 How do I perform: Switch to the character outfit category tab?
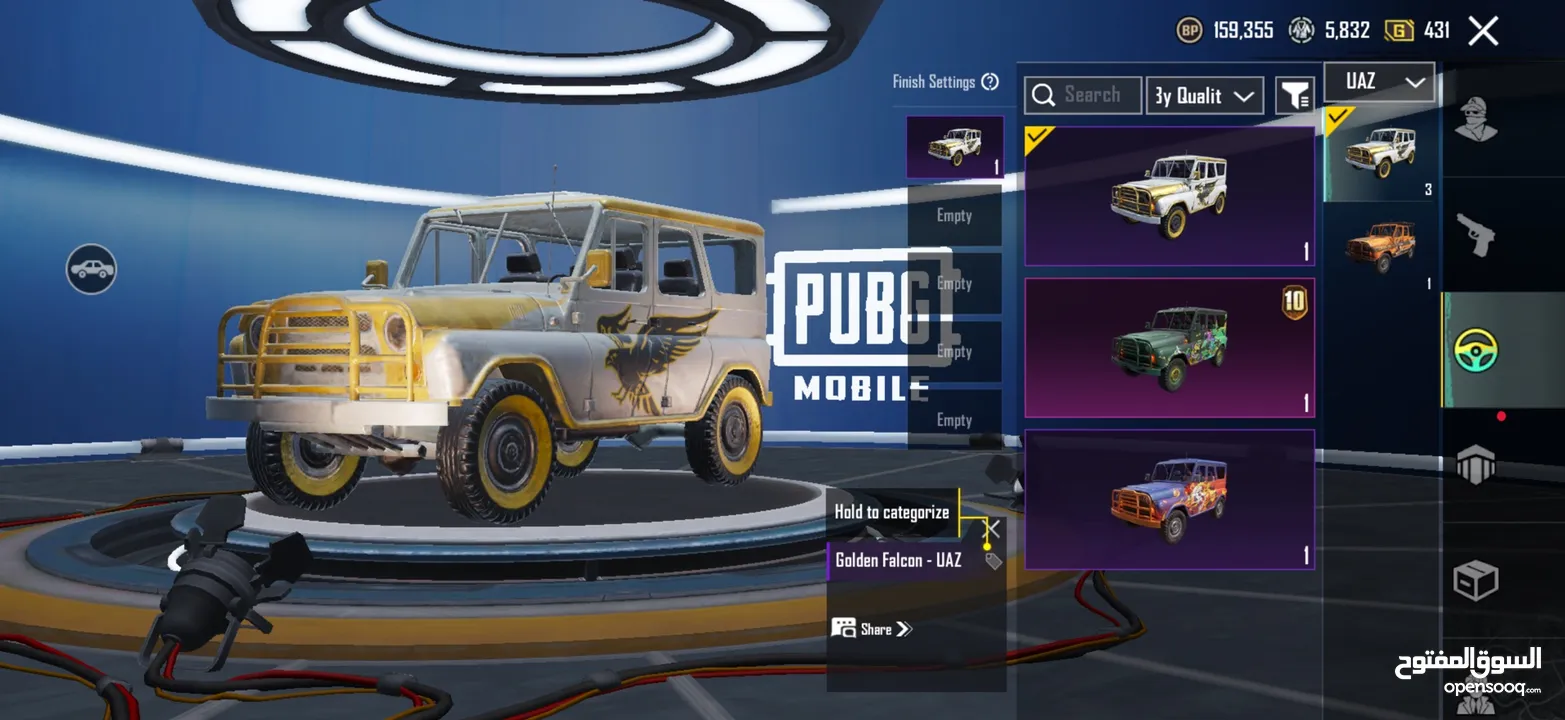click(x=1476, y=120)
